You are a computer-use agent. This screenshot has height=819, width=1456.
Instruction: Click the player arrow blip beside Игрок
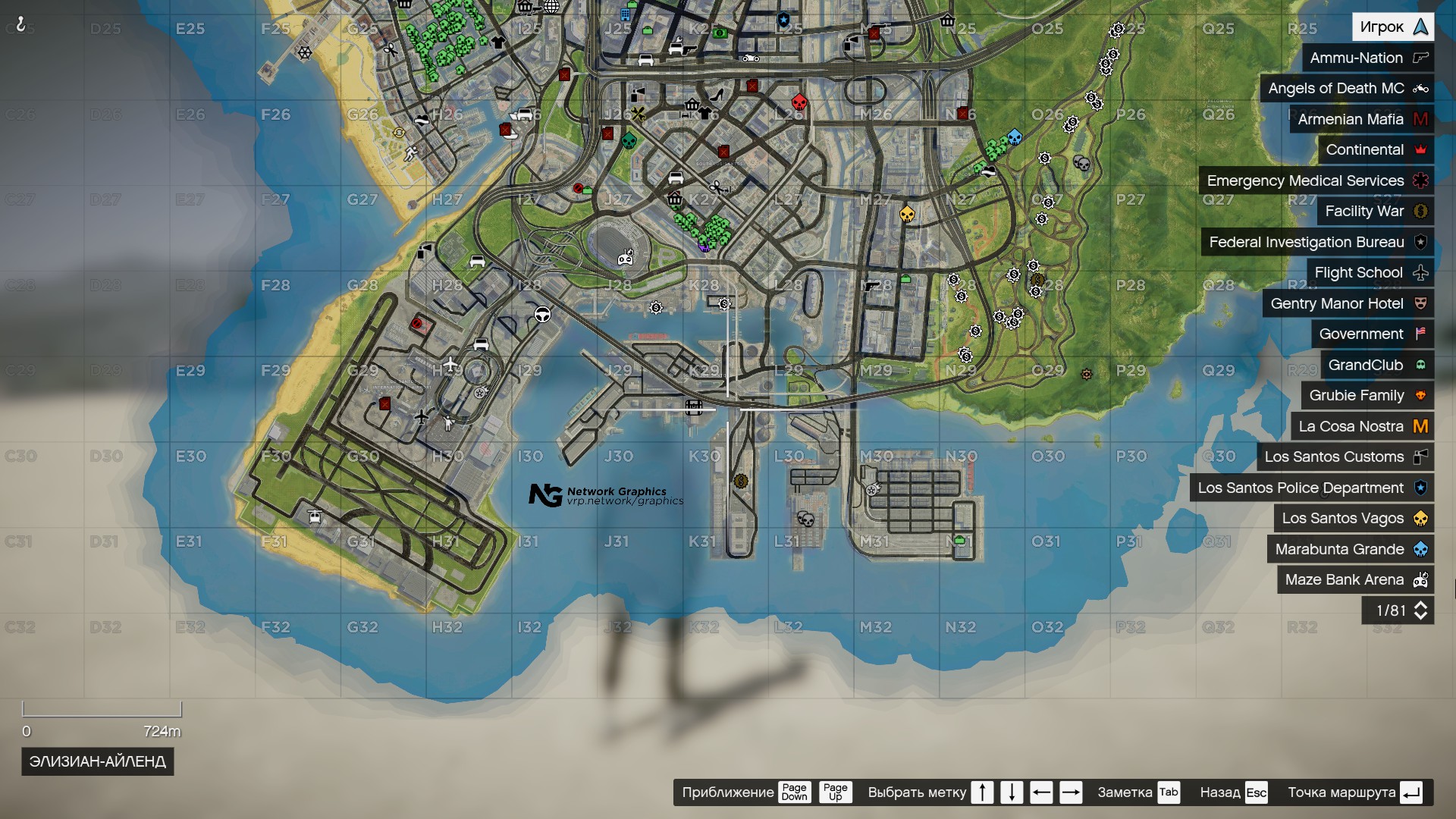point(1421,26)
